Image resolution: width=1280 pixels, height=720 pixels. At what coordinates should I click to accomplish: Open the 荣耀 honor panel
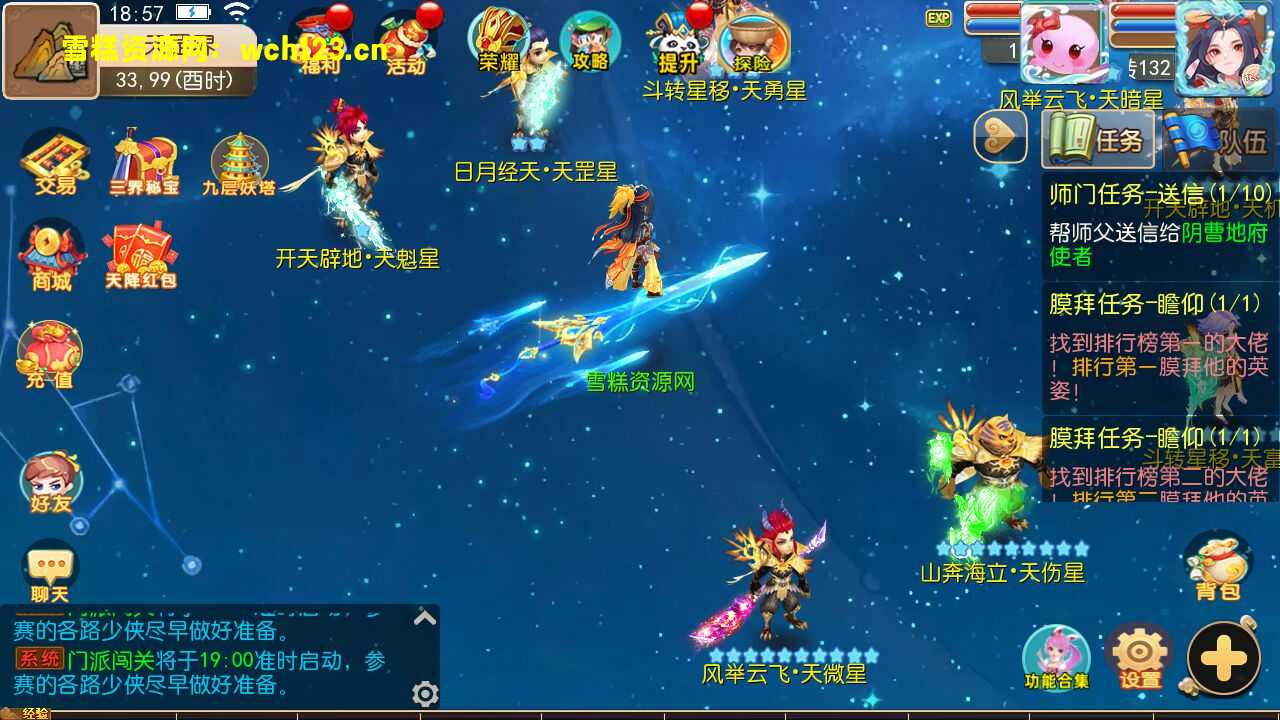[498, 40]
